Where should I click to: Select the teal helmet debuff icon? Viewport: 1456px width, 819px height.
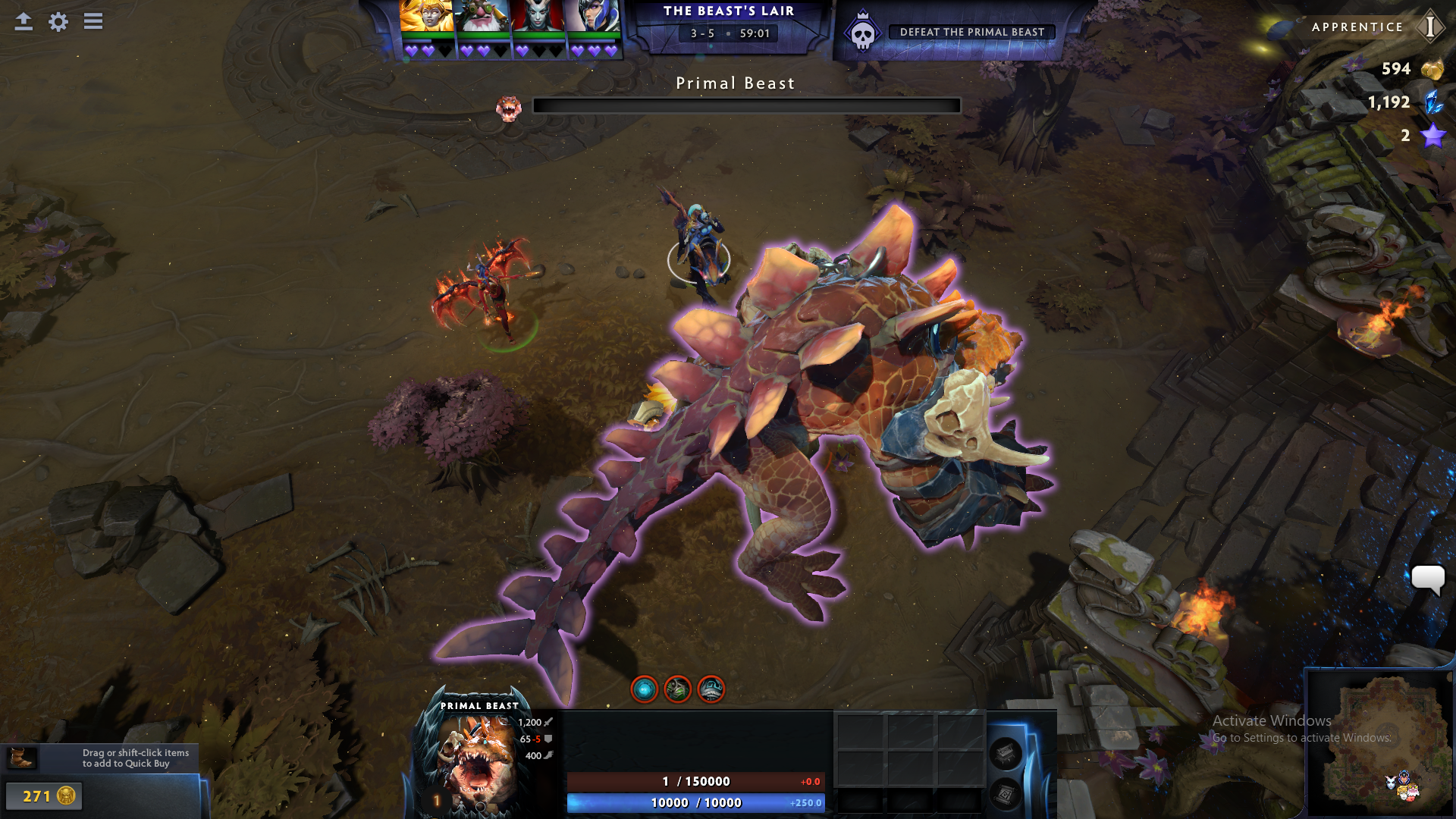tap(711, 689)
